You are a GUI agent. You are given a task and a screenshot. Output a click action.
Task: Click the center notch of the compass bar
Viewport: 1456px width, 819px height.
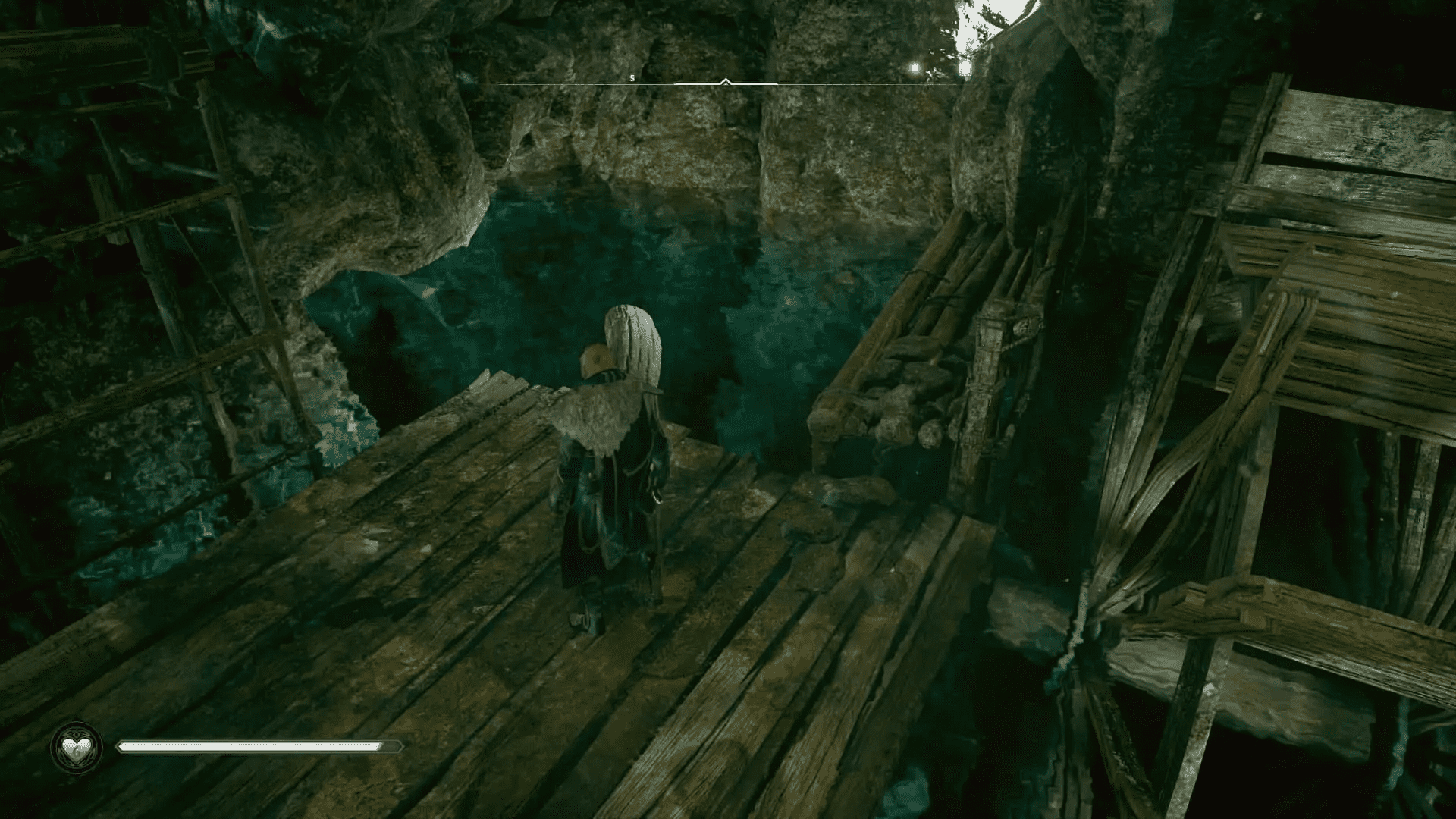pyautogui.click(x=725, y=83)
